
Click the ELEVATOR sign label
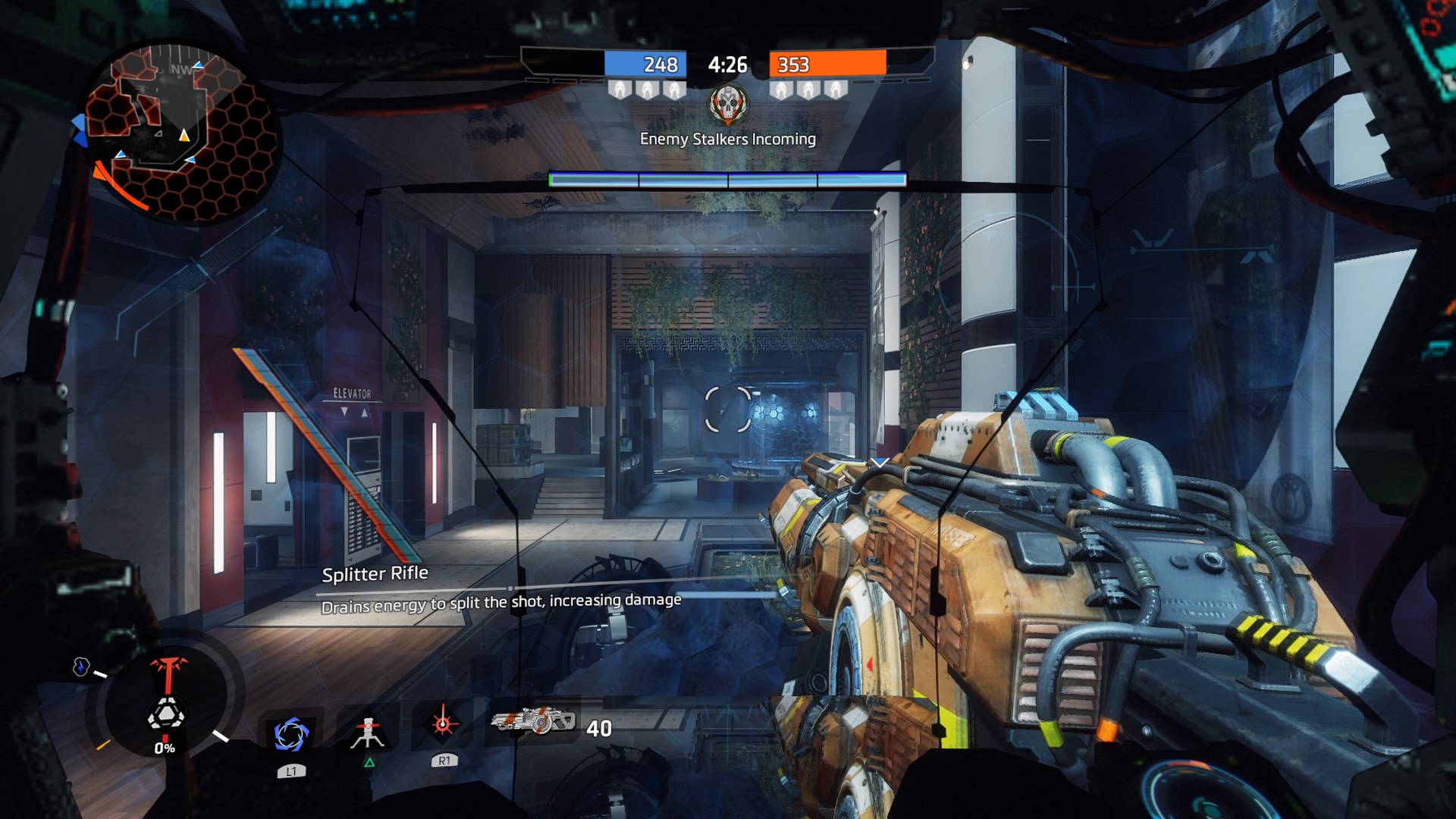pyautogui.click(x=351, y=393)
